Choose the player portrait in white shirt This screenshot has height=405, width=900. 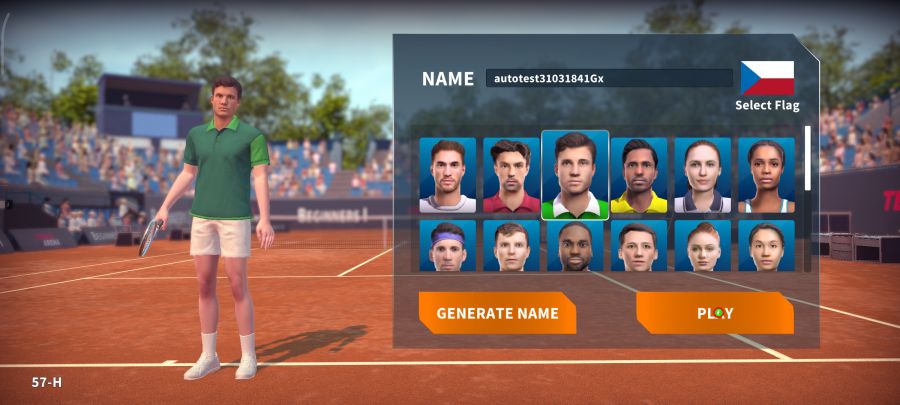(447, 175)
